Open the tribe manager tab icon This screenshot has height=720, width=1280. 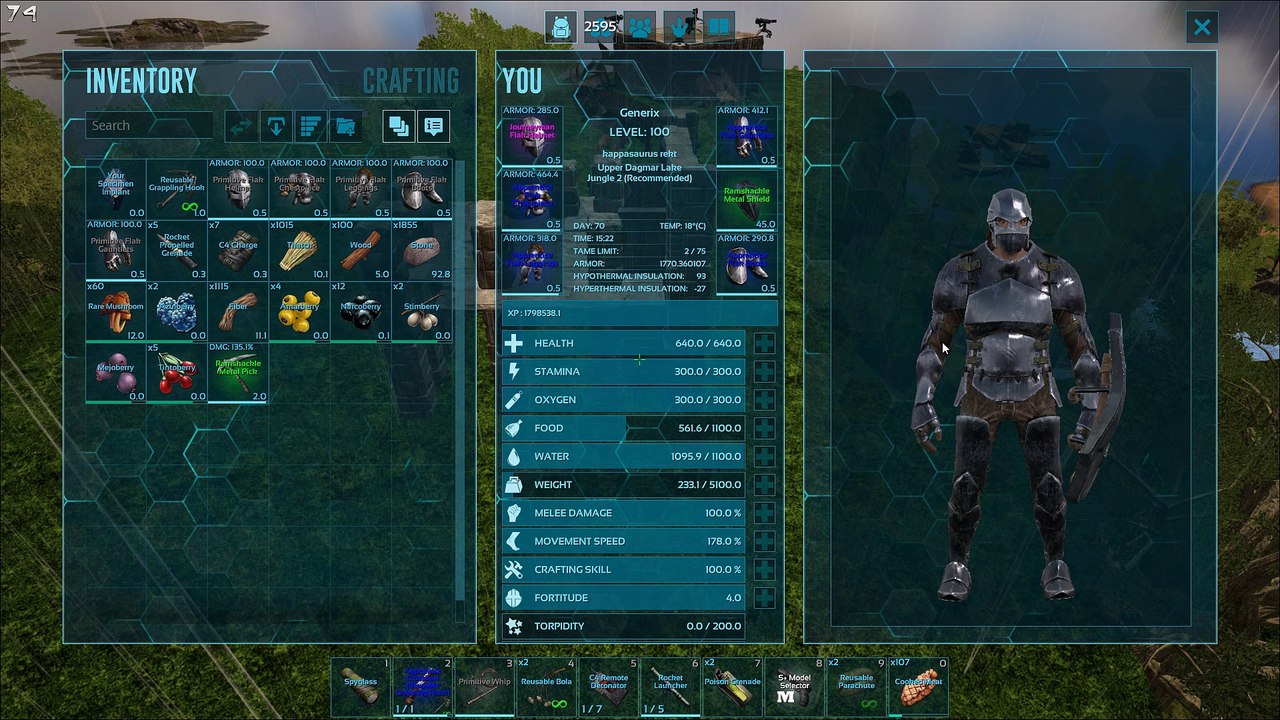tap(640, 27)
